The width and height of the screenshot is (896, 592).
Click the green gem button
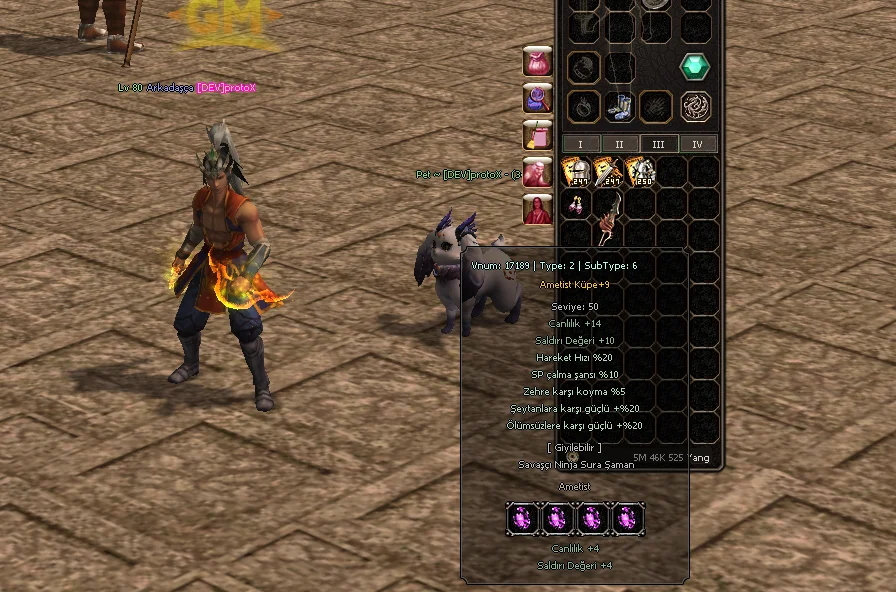695,67
